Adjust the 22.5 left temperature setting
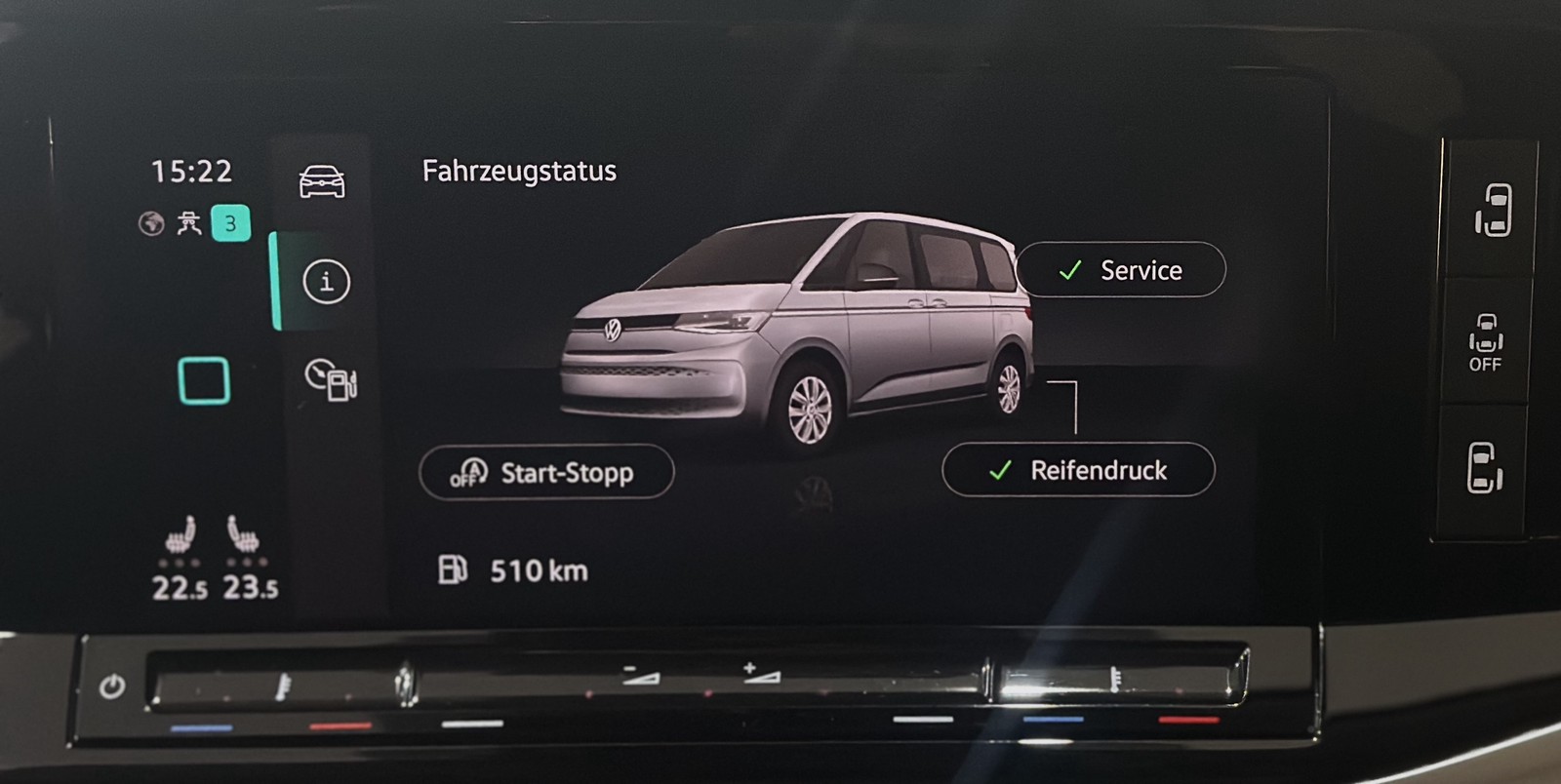This screenshot has height=784, width=1561. coord(180,588)
